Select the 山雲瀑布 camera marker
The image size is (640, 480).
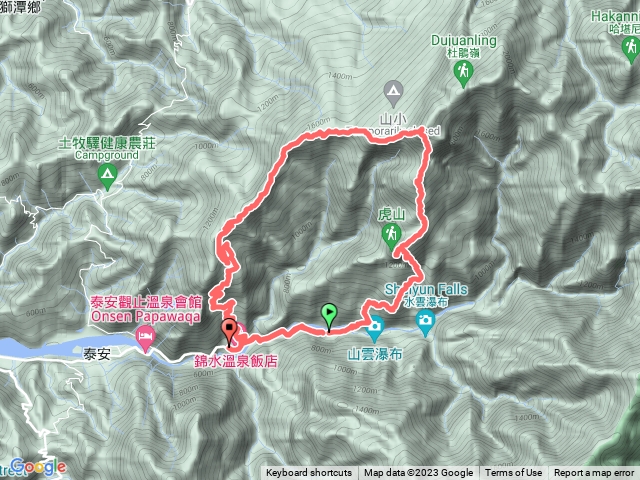point(375,326)
